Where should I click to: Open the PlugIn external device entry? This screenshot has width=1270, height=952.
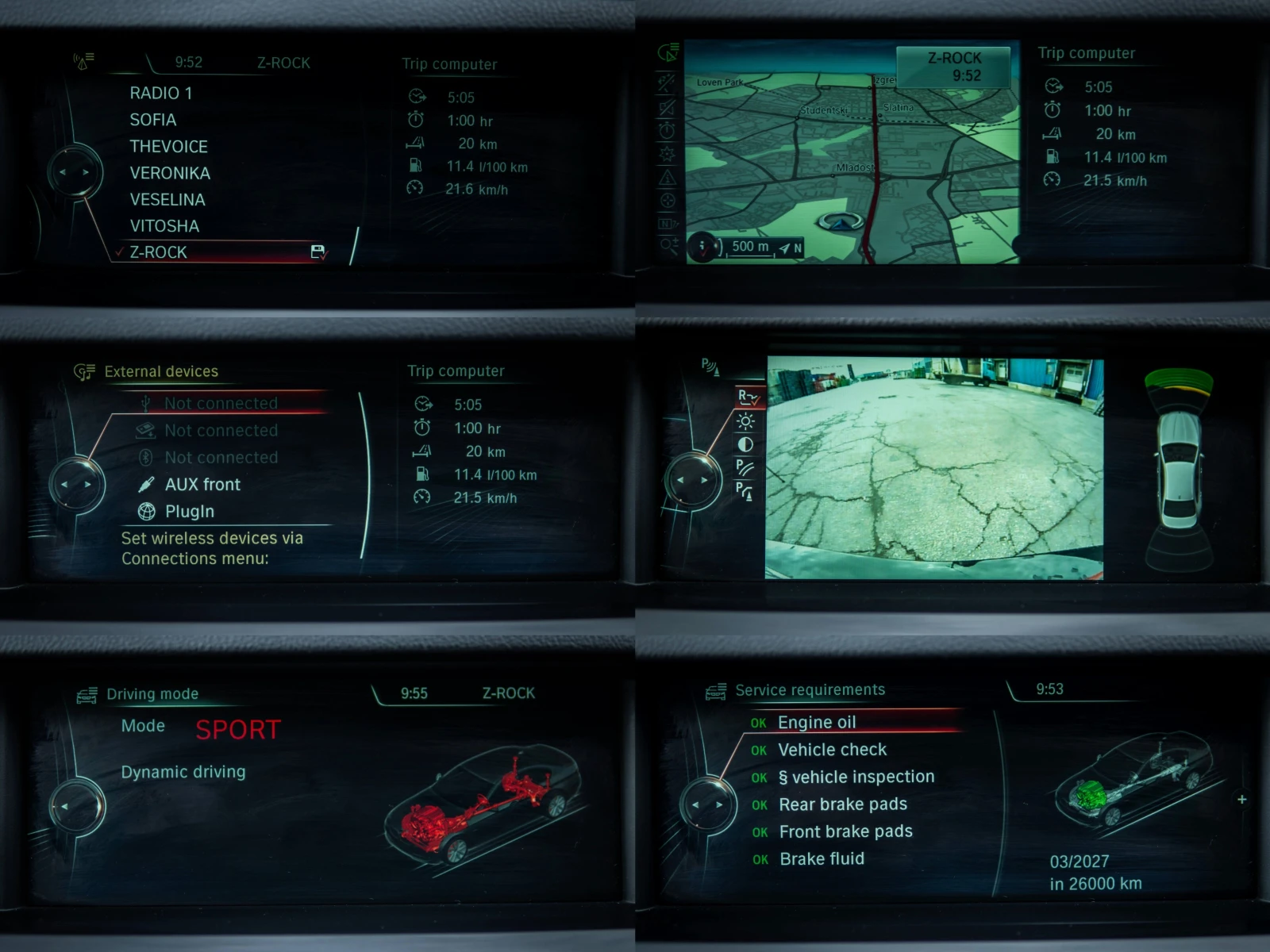(x=190, y=512)
